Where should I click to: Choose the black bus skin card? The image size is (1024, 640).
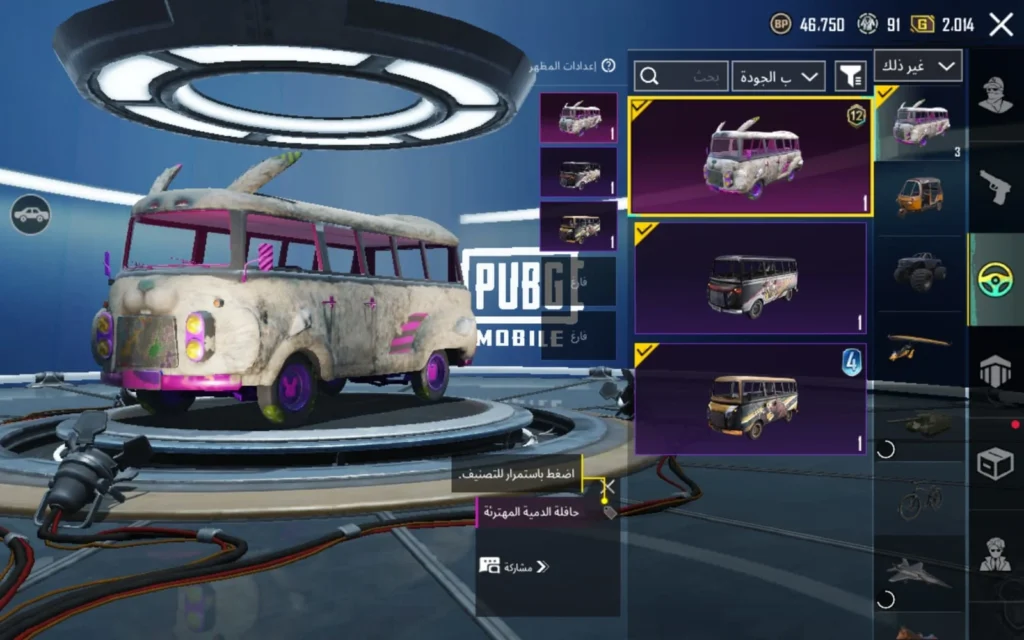coord(750,278)
